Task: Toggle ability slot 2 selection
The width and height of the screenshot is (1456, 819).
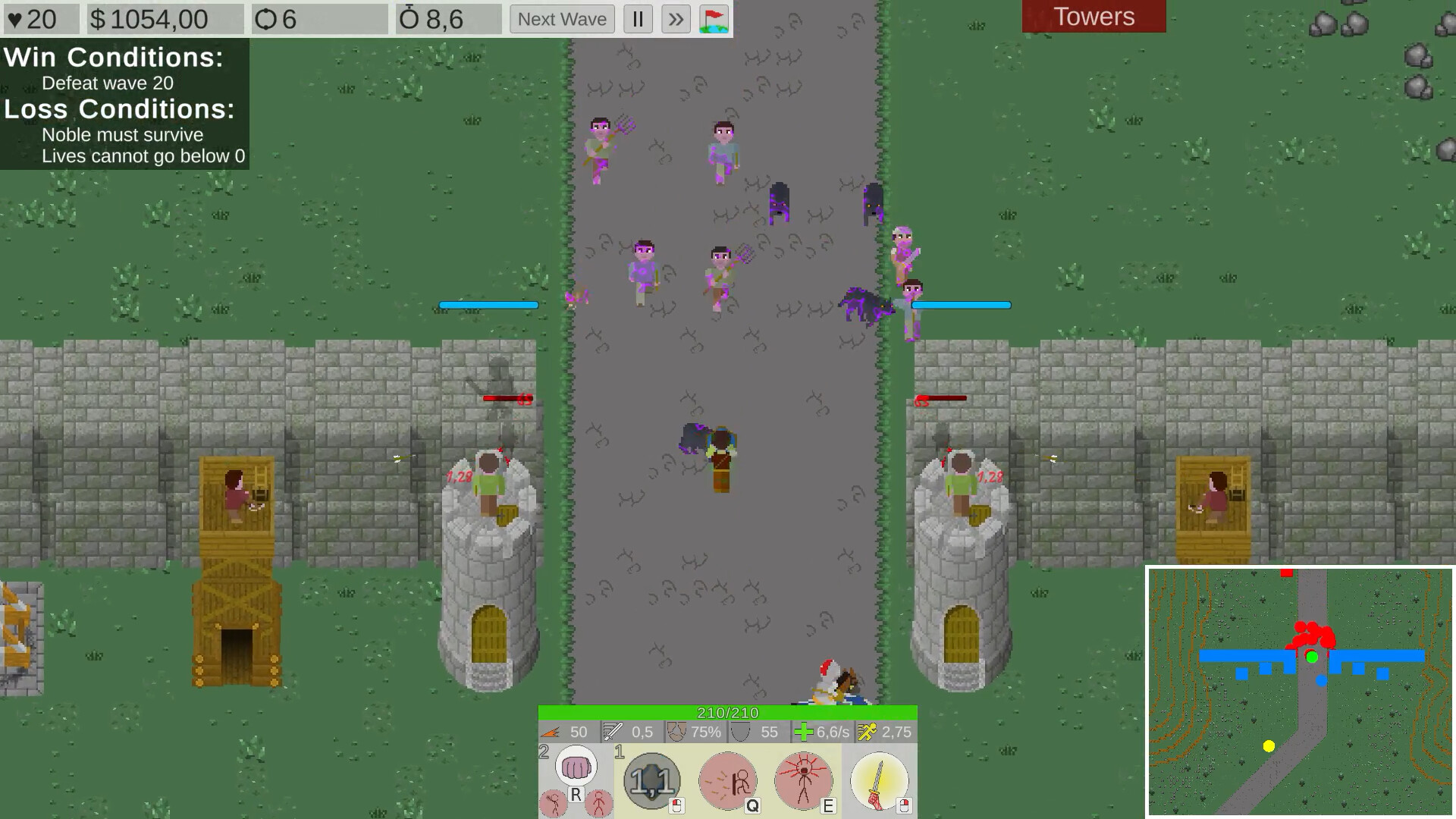Action: tap(544, 752)
